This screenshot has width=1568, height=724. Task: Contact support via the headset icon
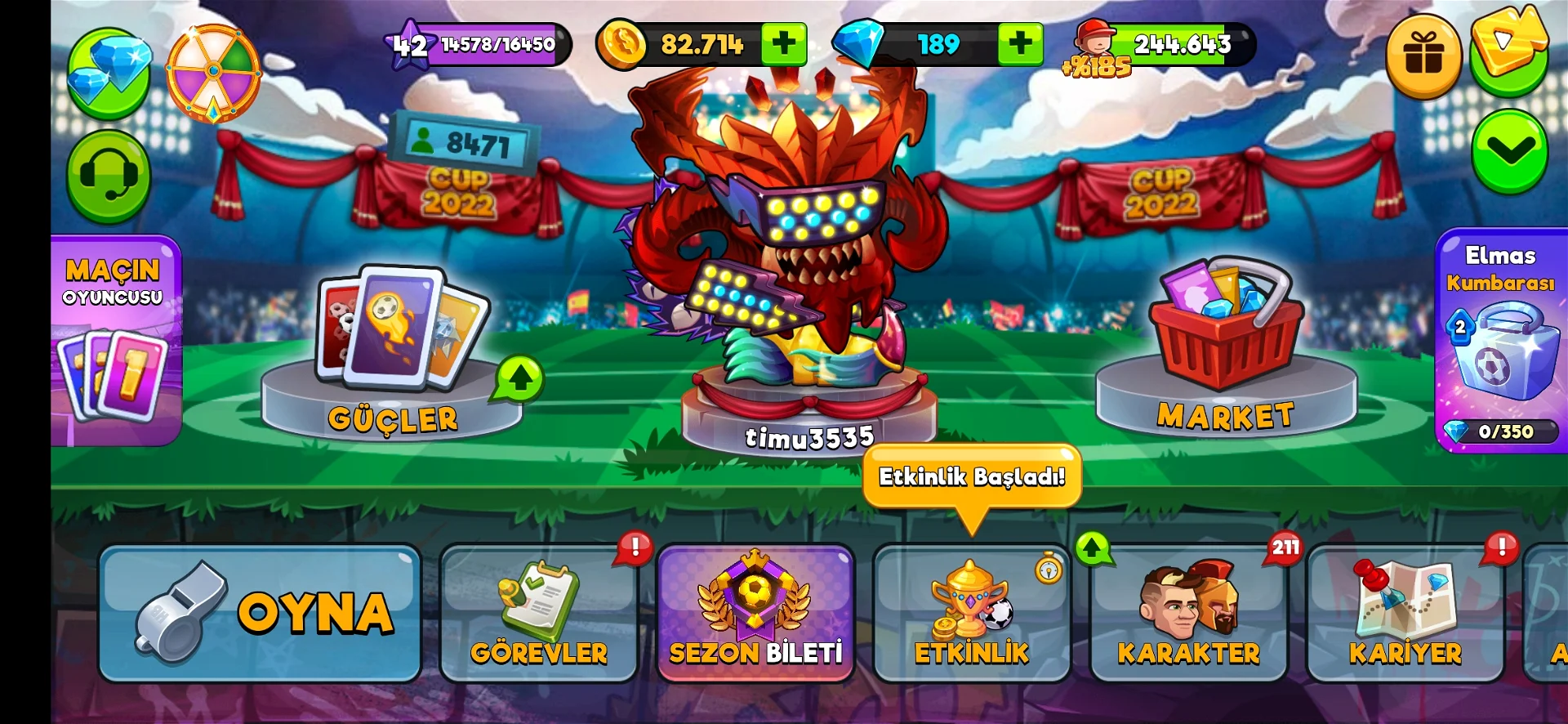pyautogui.click(x=109, y=176)
